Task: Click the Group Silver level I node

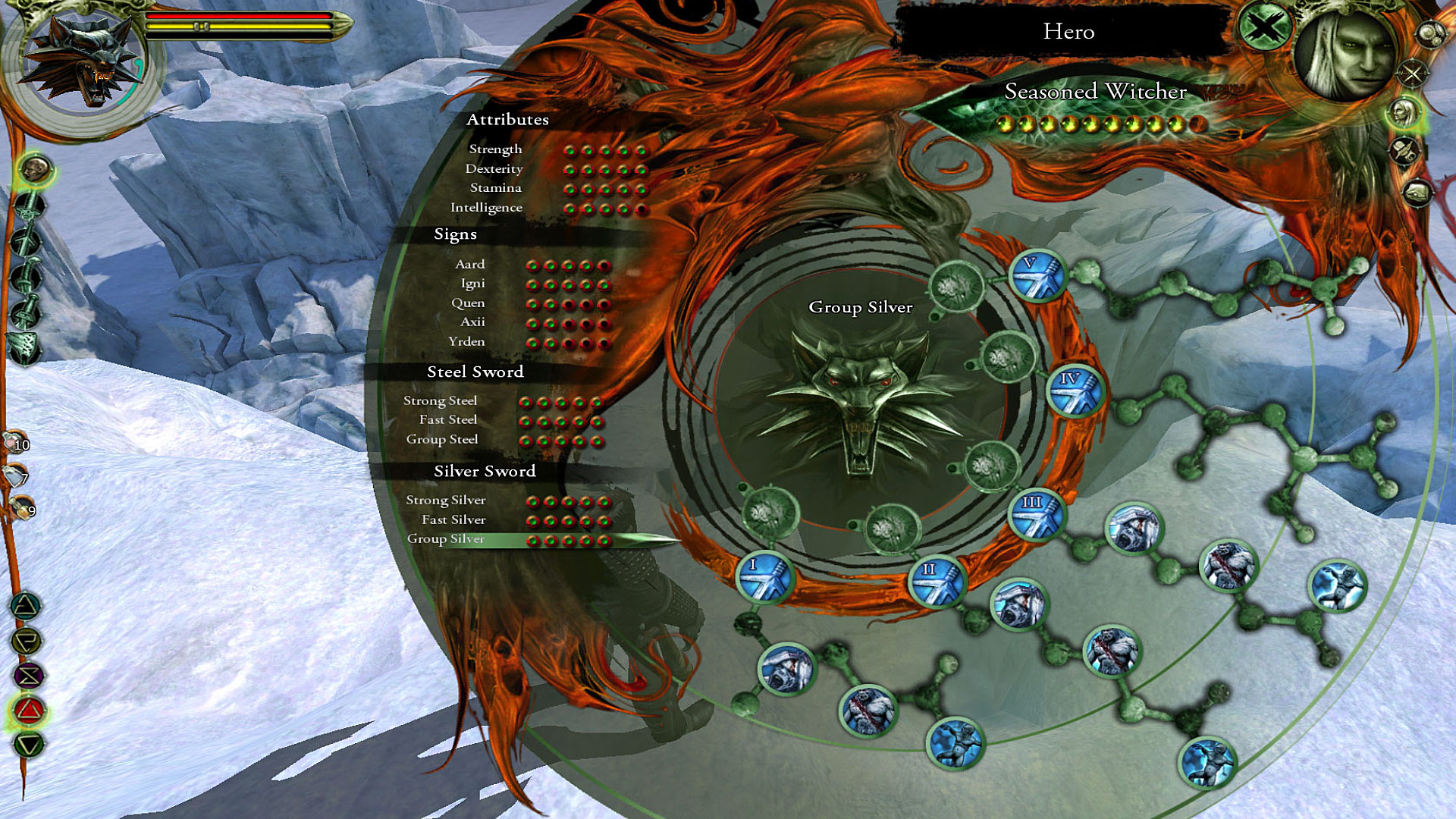Action: point(764,576)
